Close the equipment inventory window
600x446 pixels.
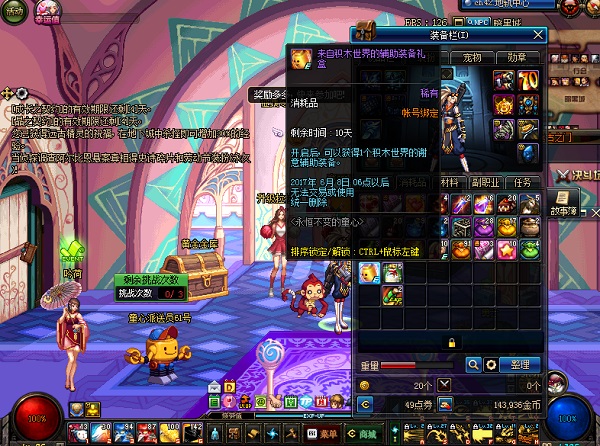click(538, 36)
